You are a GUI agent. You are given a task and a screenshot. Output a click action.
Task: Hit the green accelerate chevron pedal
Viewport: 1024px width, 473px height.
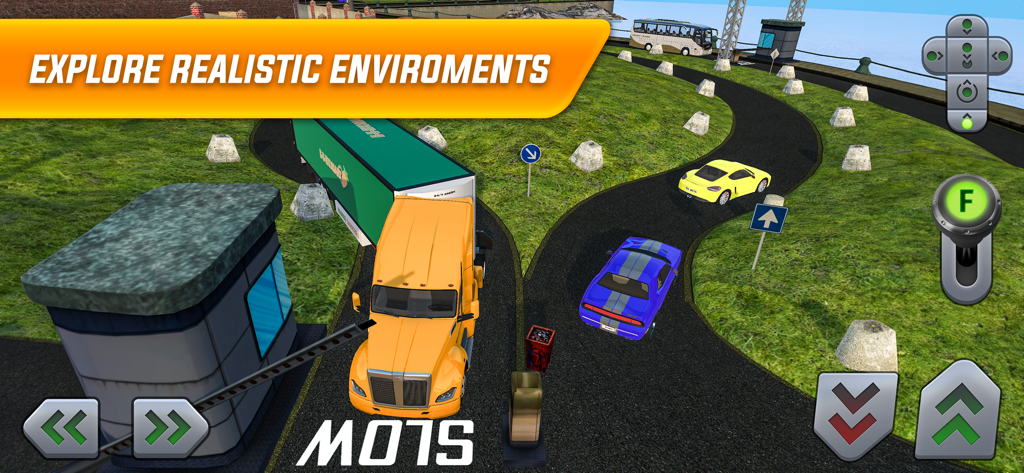pyautogui.click(x=957, y=412)
